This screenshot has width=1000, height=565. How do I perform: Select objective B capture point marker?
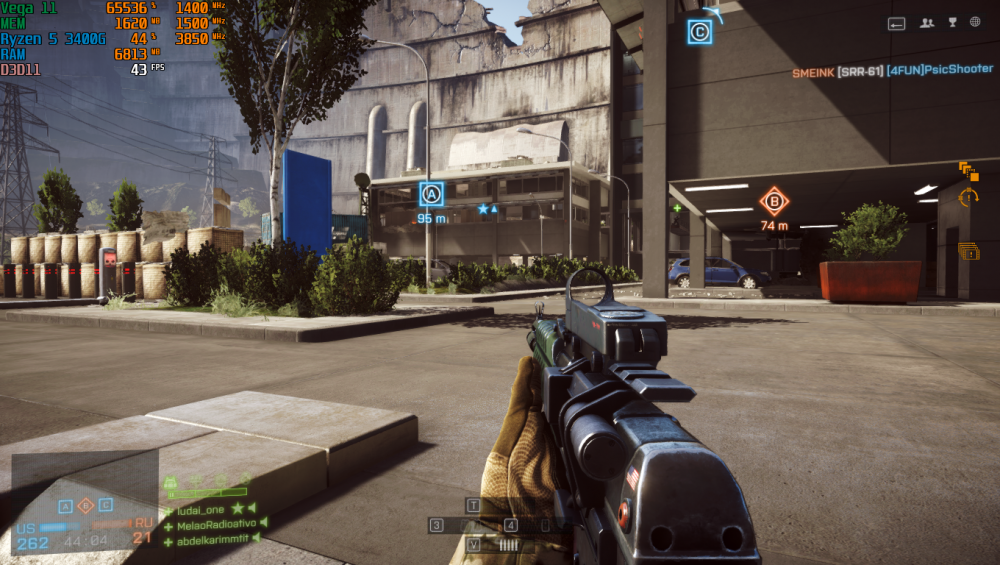coord(773,201)
